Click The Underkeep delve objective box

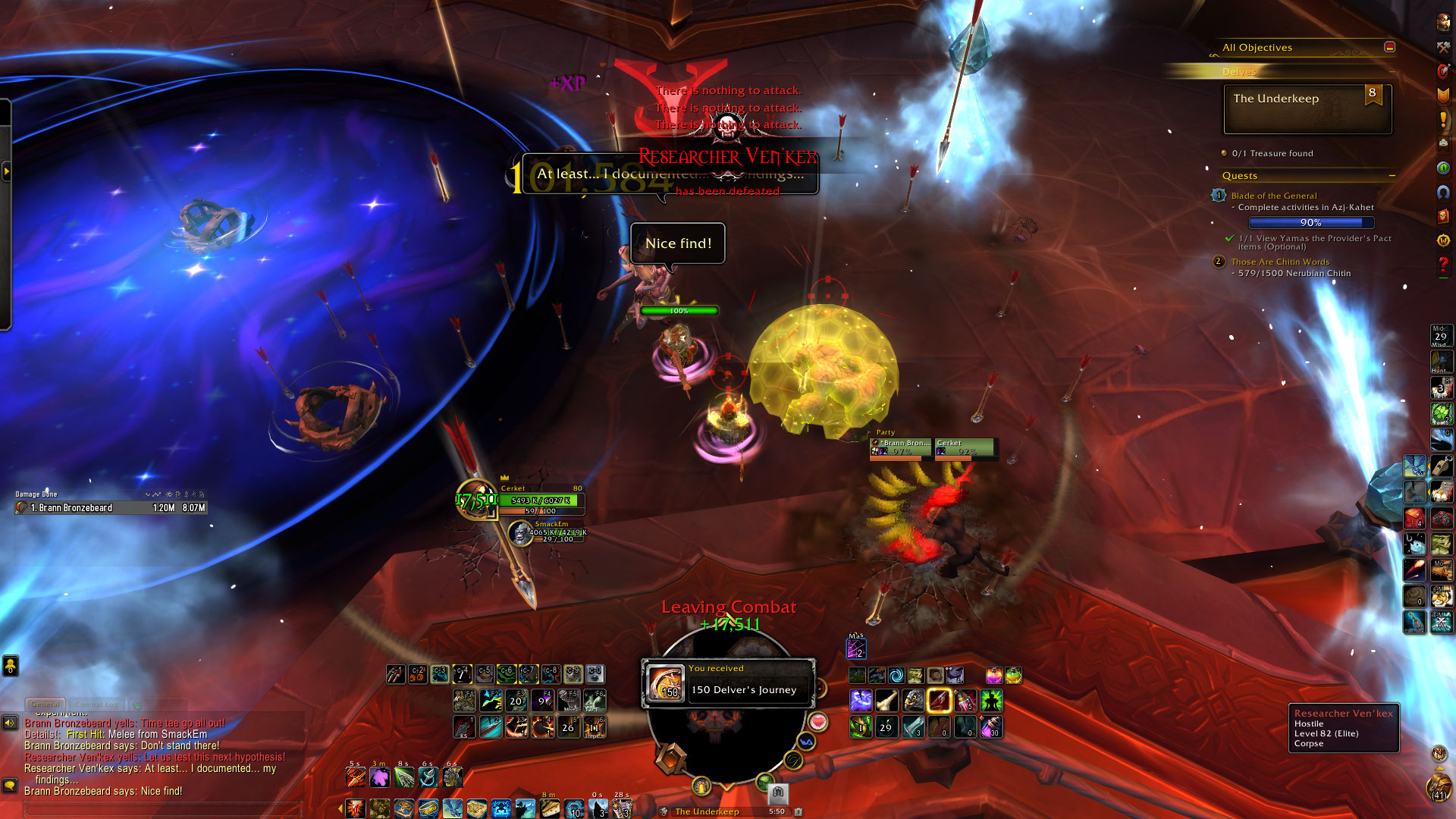(1307, 109)
